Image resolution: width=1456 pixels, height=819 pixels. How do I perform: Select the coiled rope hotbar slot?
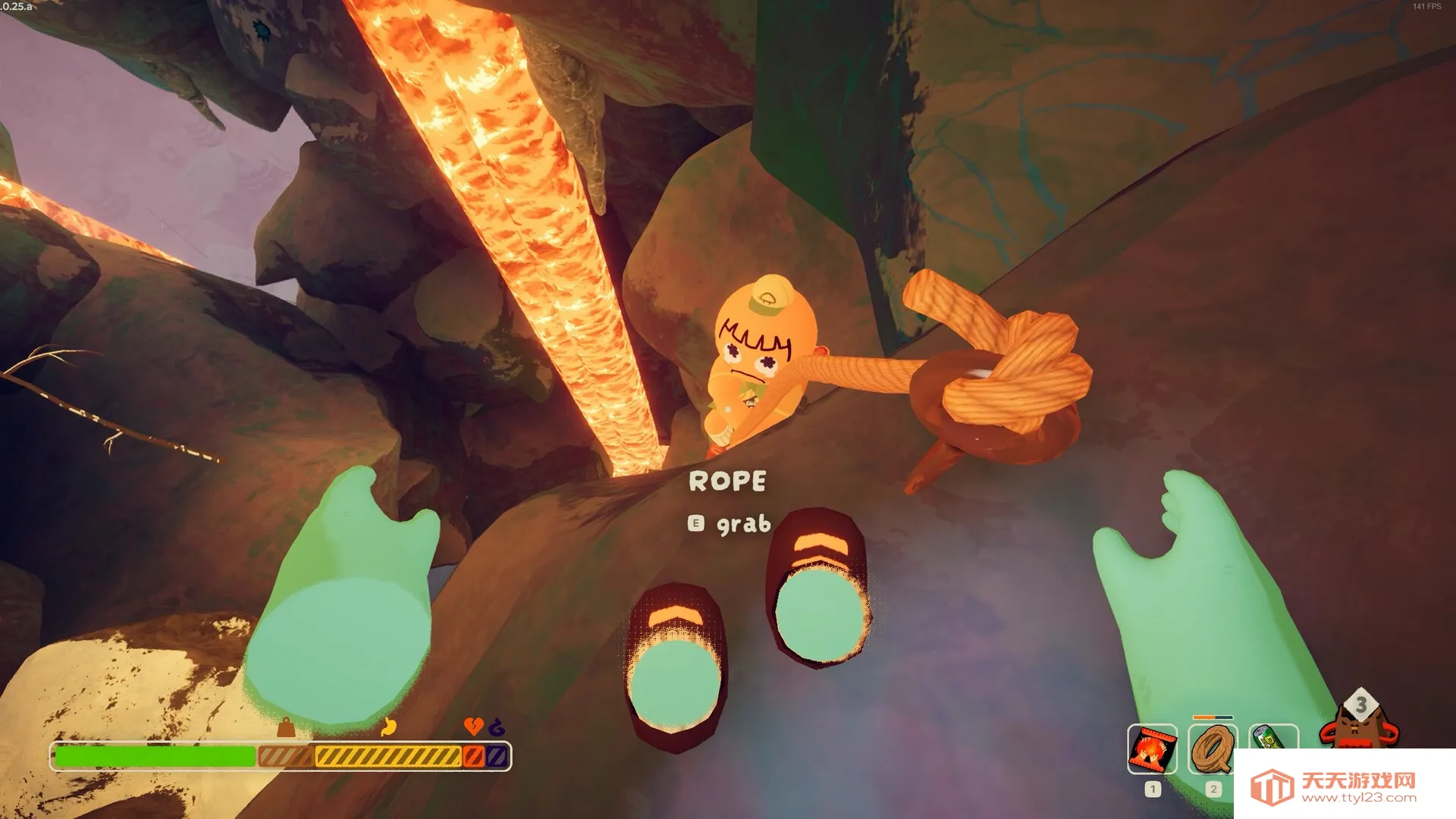pyautogui.click(x=1213, y=748)
